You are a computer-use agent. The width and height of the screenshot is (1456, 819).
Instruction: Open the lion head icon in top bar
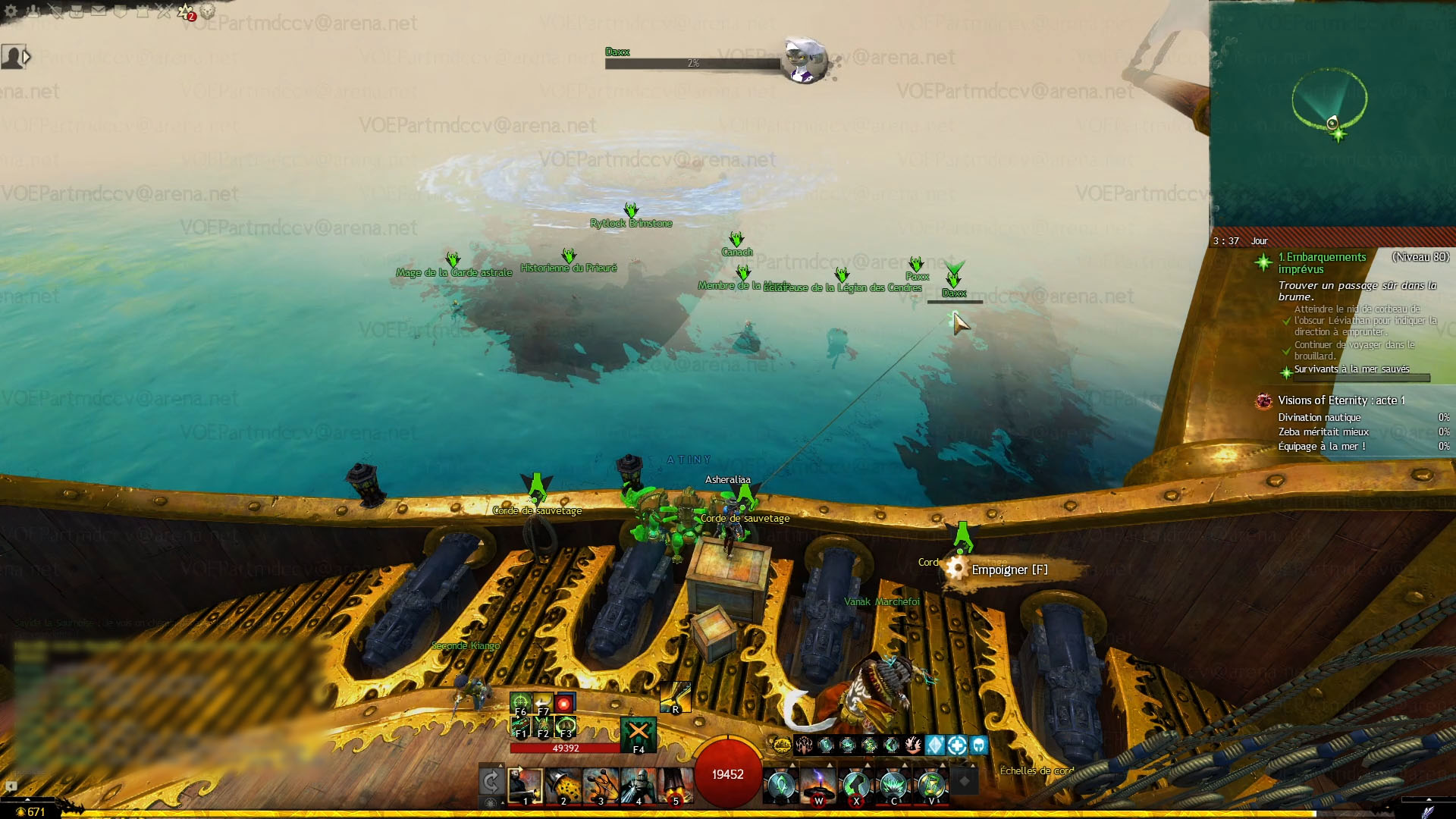click(208, 11)
